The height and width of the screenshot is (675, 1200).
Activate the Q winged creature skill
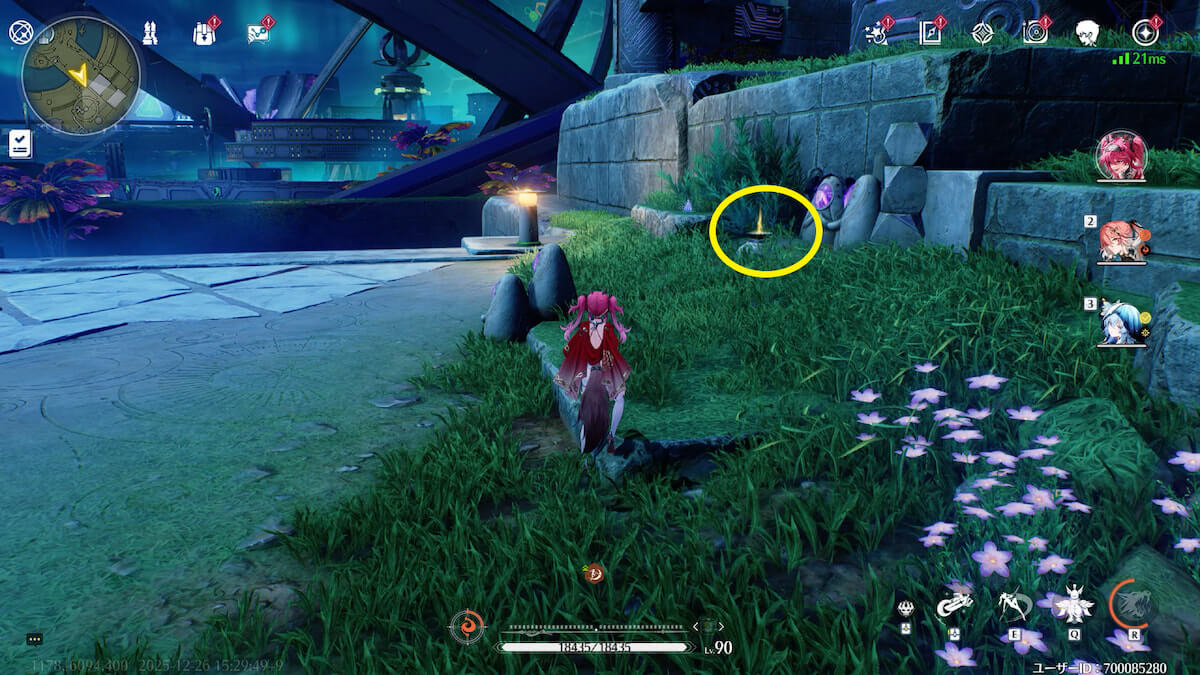click(1073, 604)
